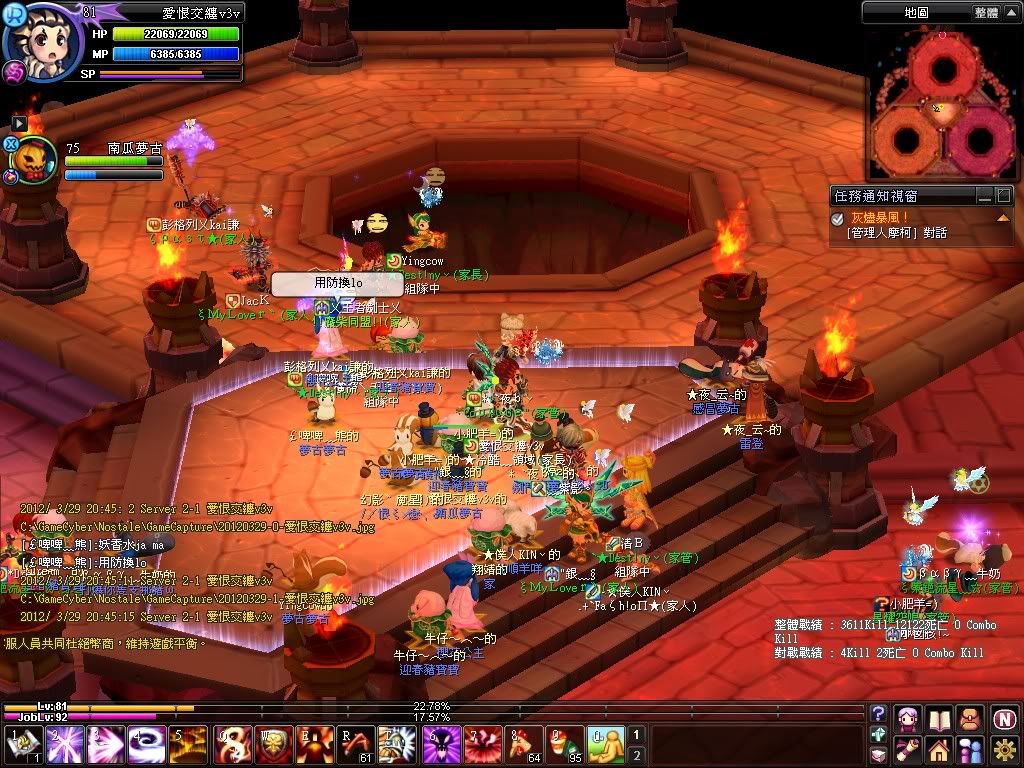
Task: Switch to hotbar page 2
Action: tap(635, 754)
